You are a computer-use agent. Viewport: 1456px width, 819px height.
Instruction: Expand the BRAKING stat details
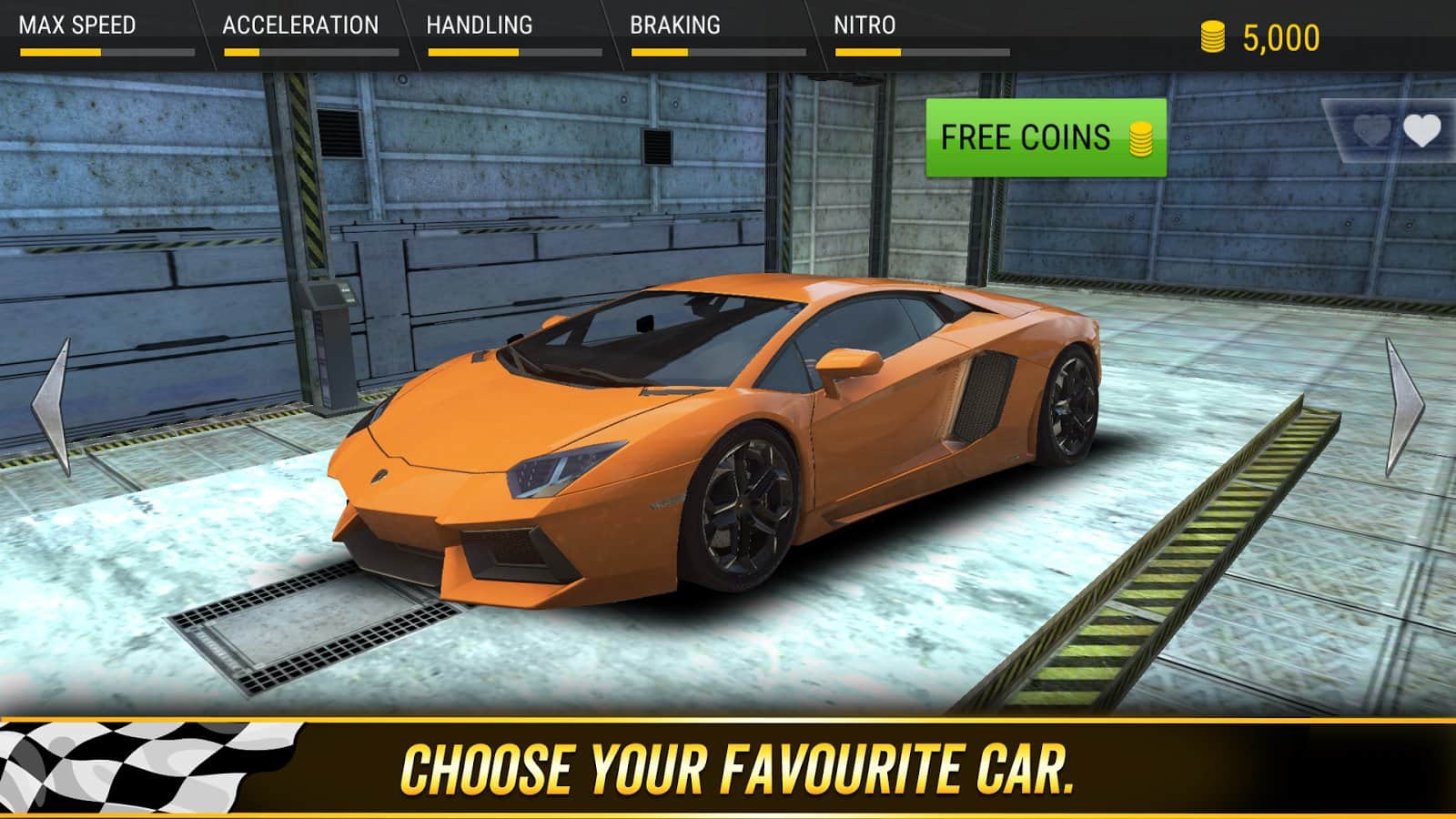click(x=673, y=25)
